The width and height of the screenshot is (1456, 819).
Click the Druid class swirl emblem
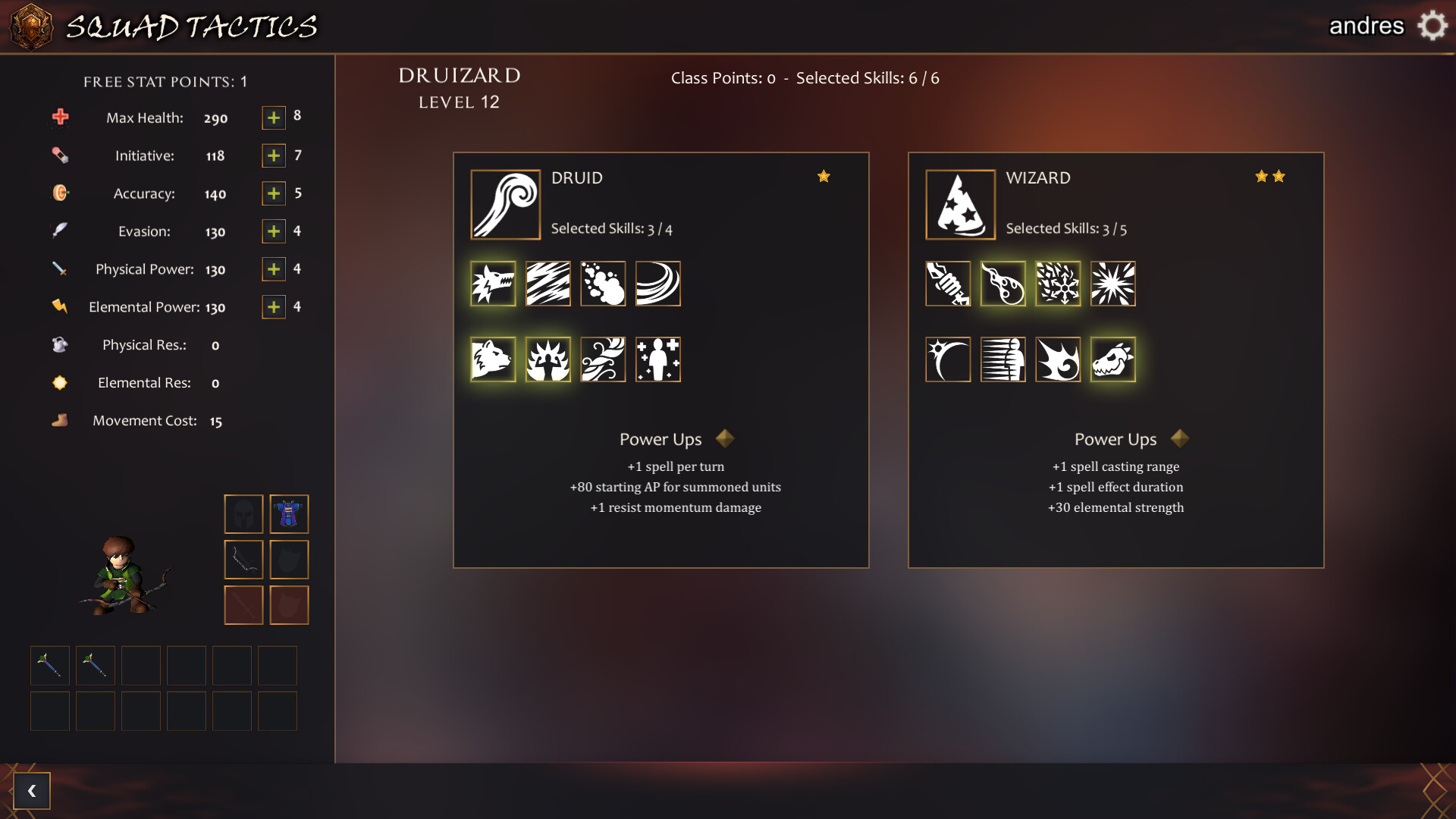coord(505,204)
